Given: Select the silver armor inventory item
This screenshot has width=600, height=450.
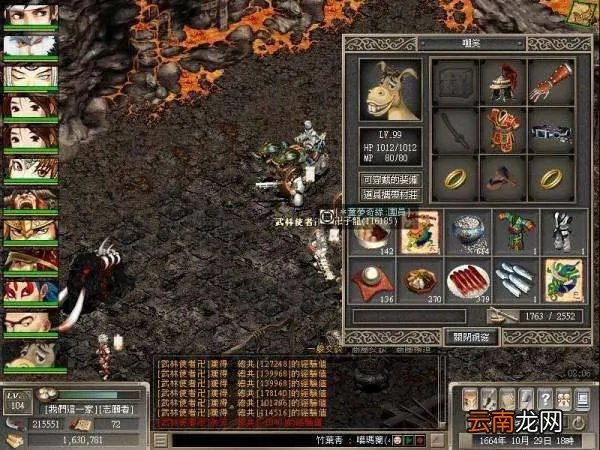Looking at the screenshot, I should (x=562, y=232).
